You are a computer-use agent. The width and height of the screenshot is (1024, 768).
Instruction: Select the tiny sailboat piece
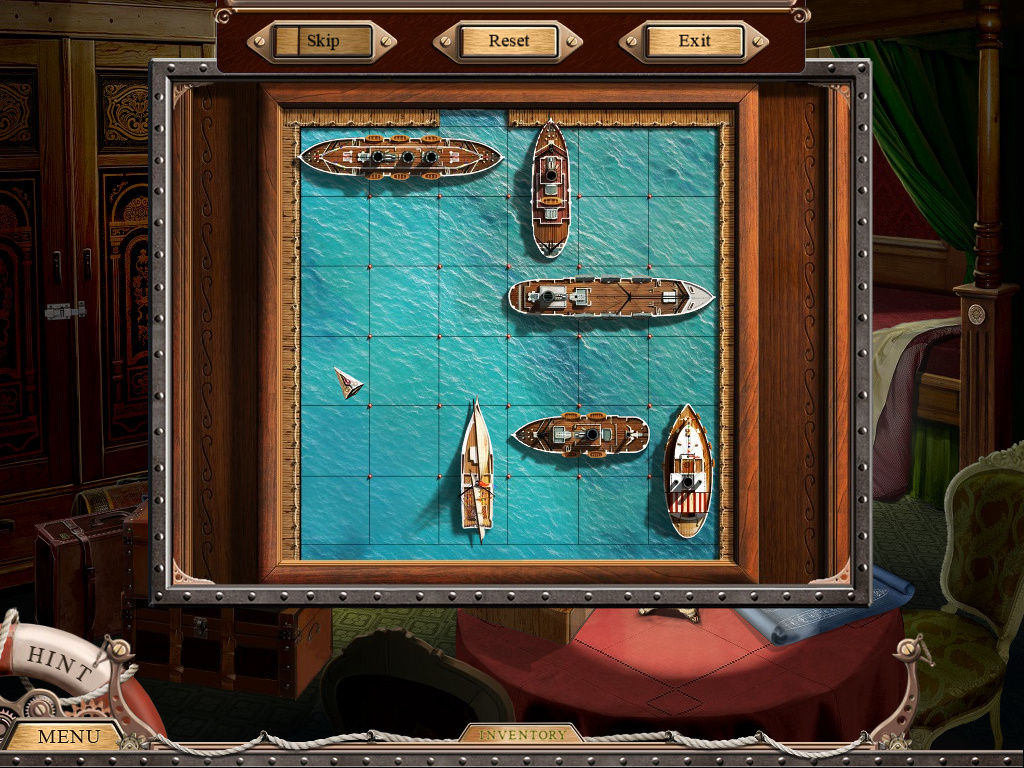click(348, 382)
